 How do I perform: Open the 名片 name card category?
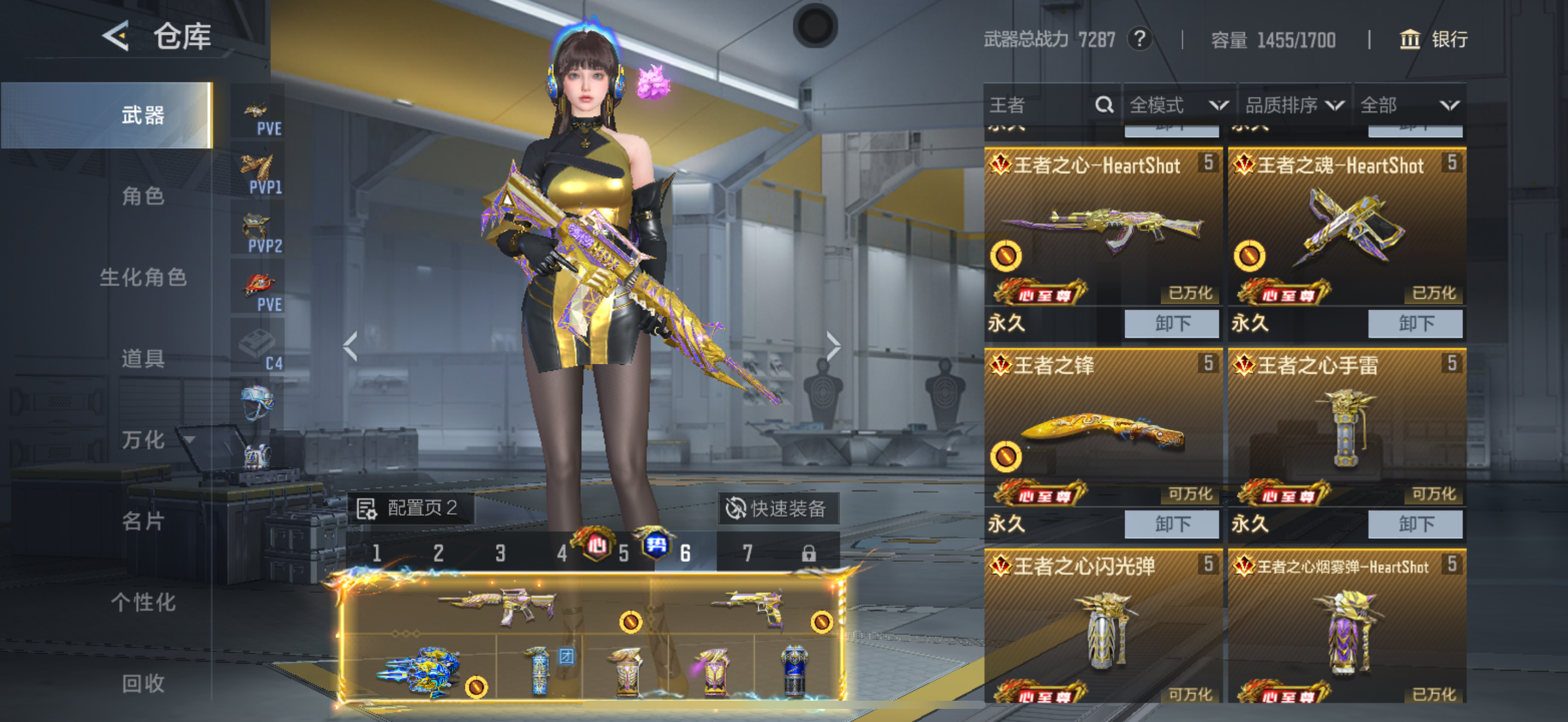pyautogui.click(x=143, y=521)
